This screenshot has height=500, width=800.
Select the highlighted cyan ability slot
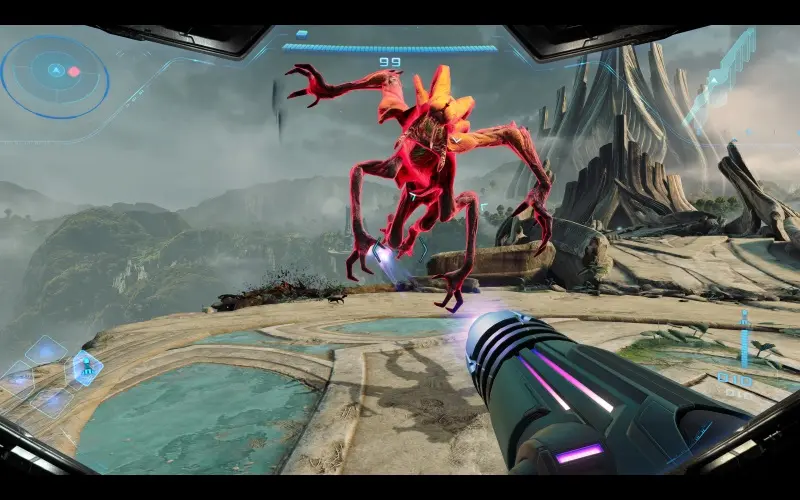point(85,367)
